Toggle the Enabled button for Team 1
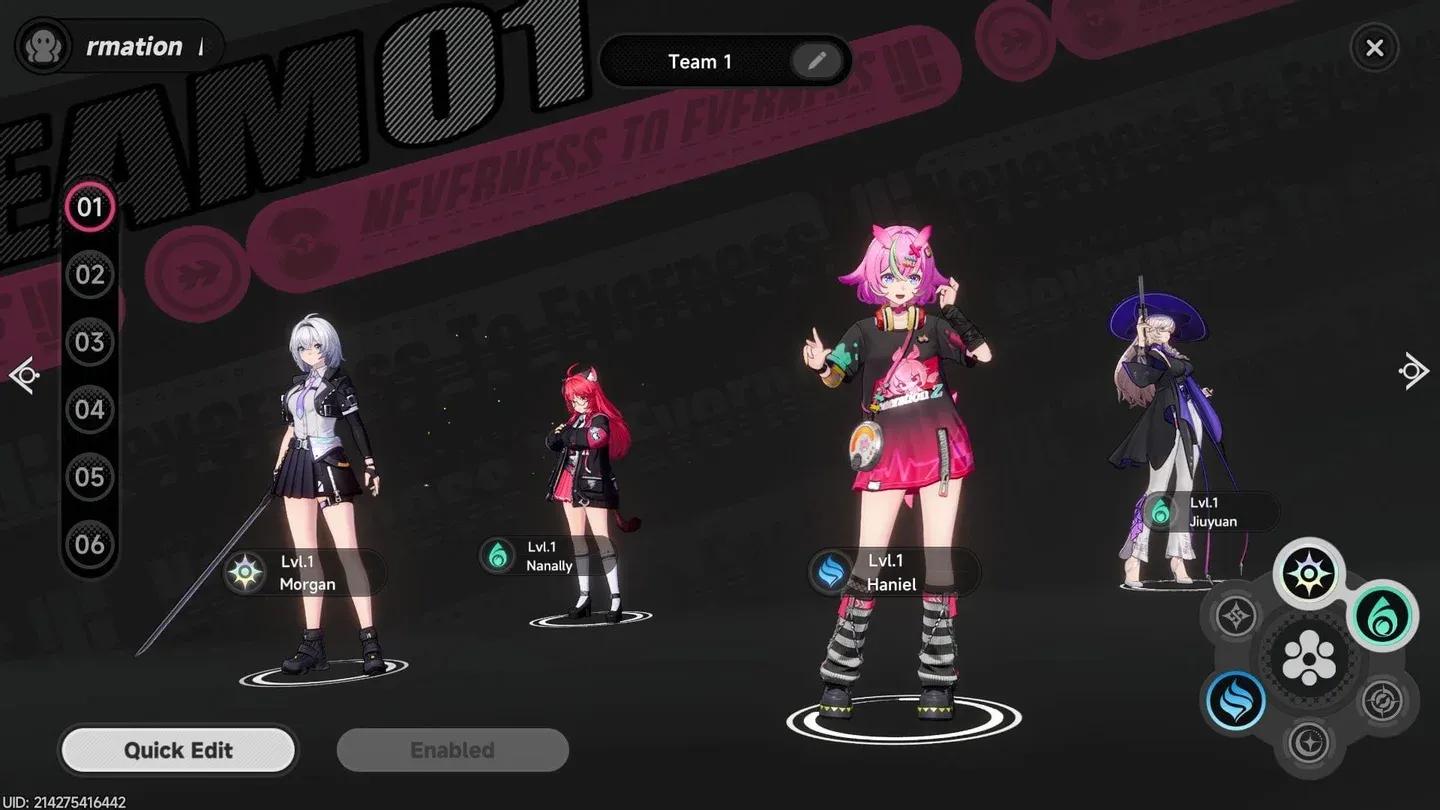The width and height of the screenshot is (1440, 810). click(x=452, y=750)
